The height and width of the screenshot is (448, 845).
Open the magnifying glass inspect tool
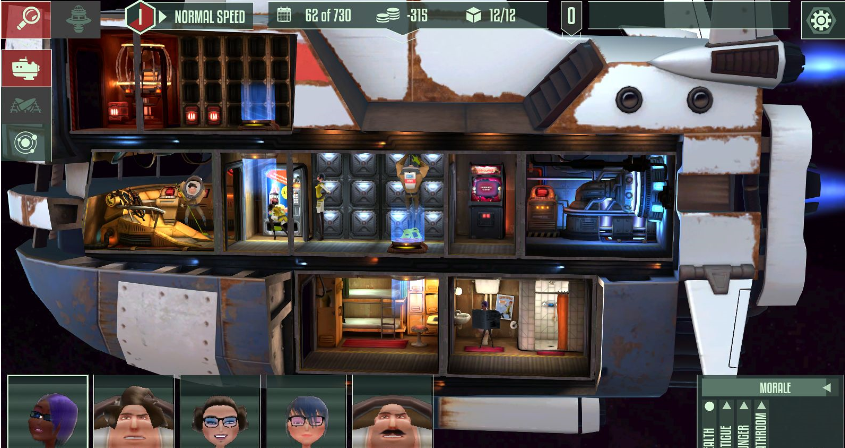(25, 19)
